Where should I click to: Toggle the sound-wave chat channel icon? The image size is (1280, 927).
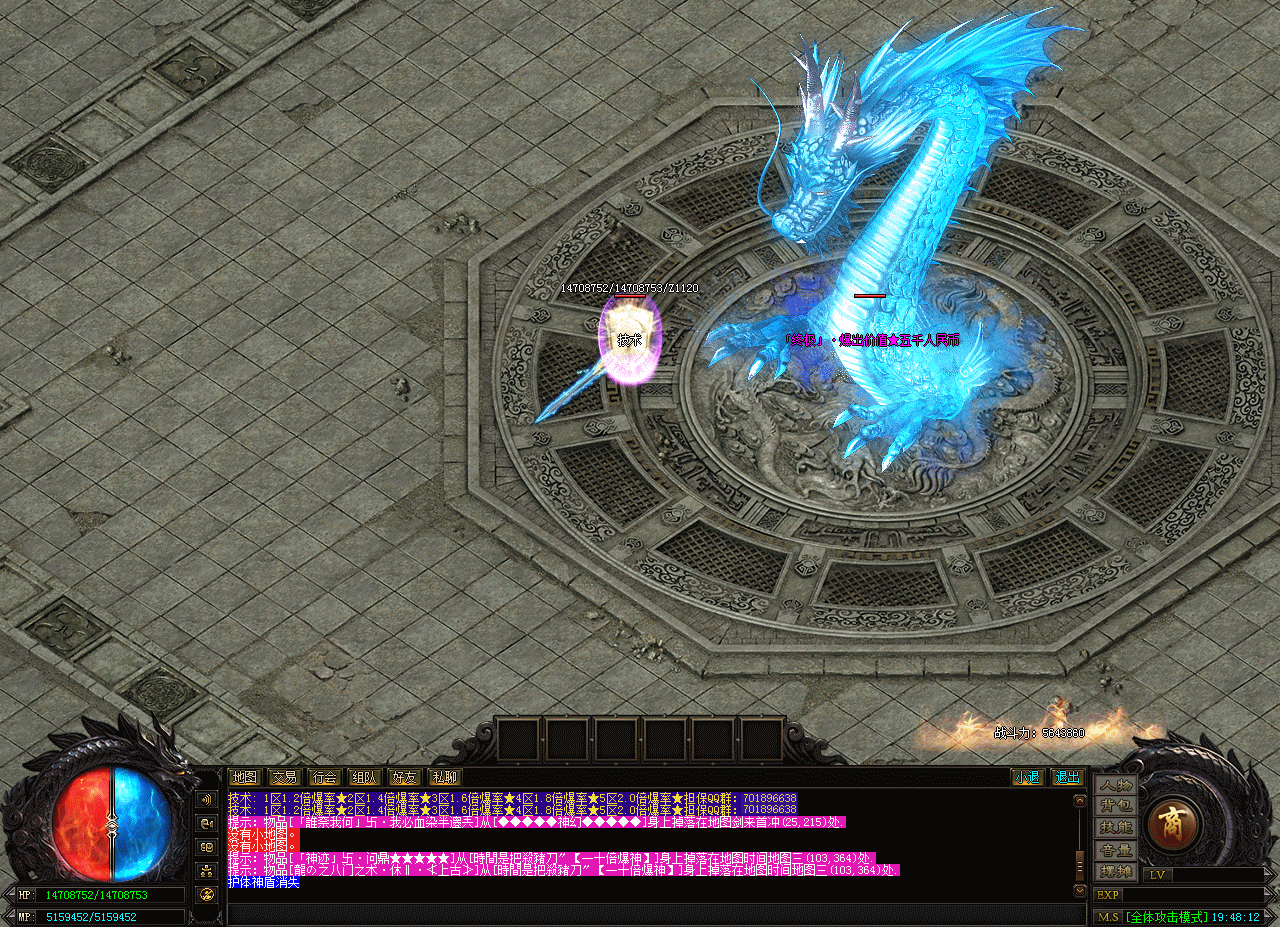click(207, 800)
